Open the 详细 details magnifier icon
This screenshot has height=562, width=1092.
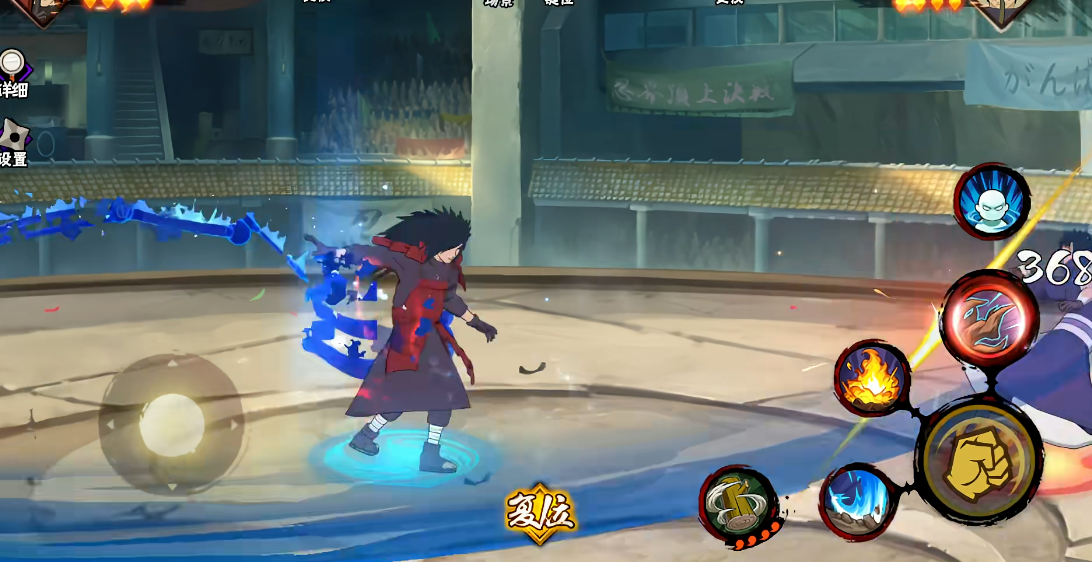pos(12,68)
